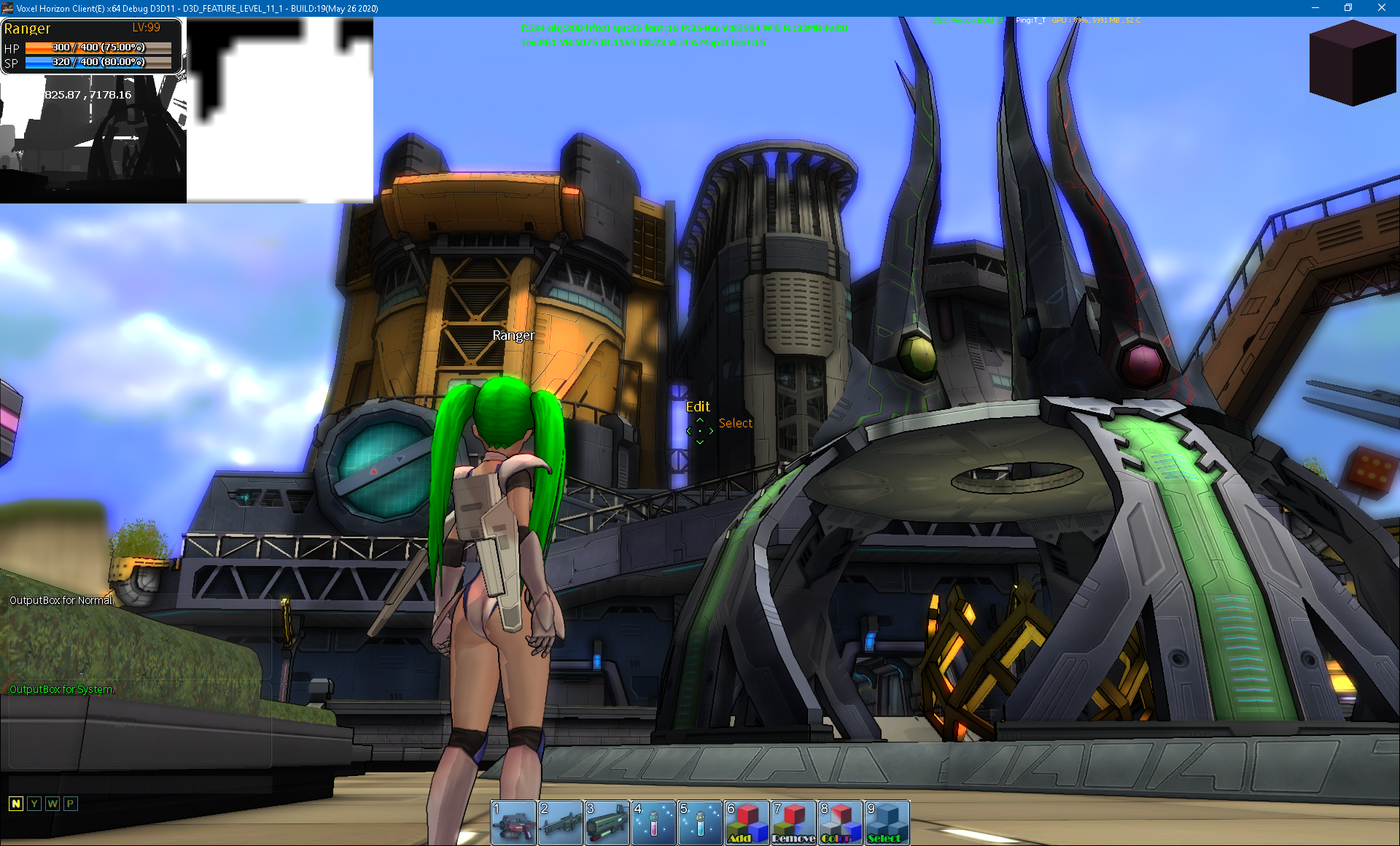Click the dark voxel cube color preview
The image size is (1400, 846).
click(1353, 64)
